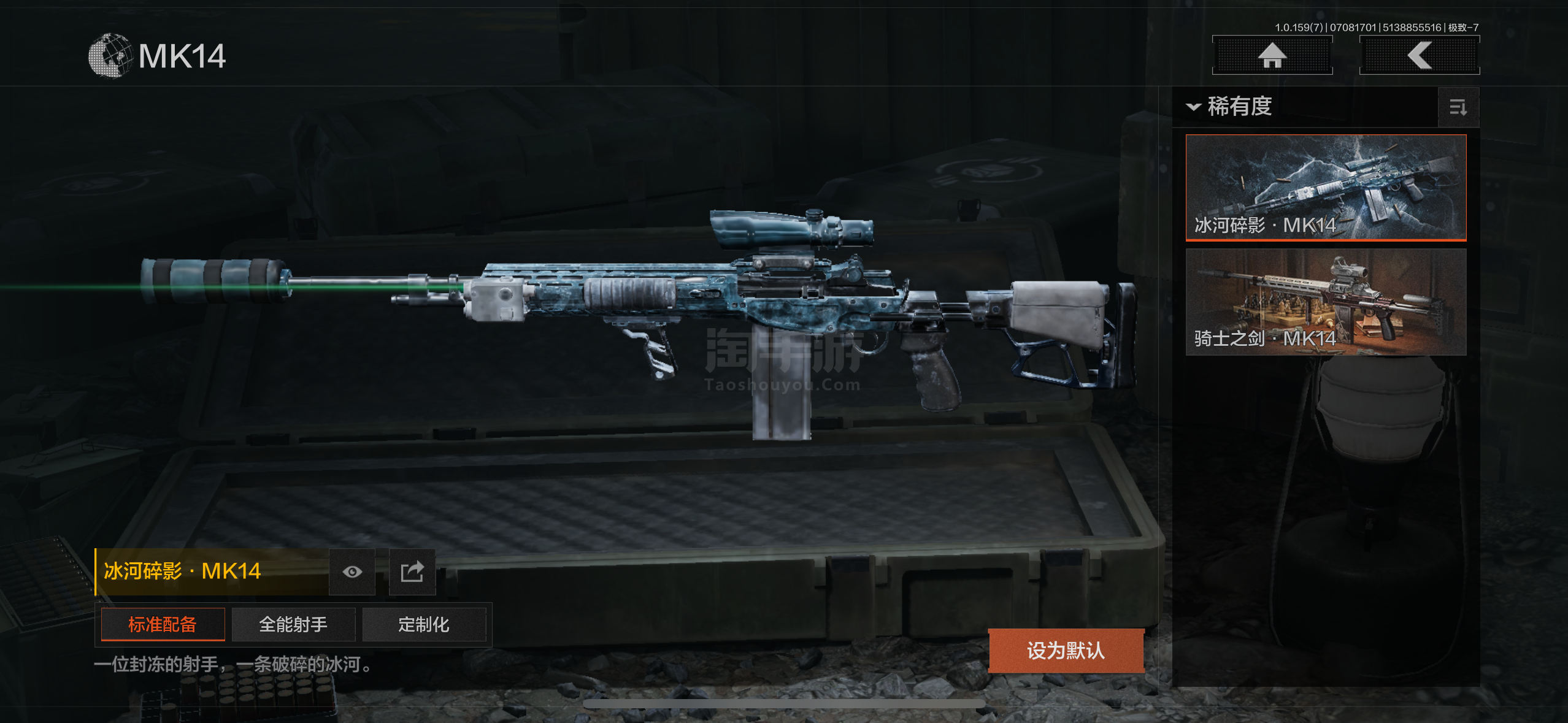Image resolution: width=1568 pixels, height=723 pixels.
Task: Open the 定制化 tab
Action: pos(424,624)
